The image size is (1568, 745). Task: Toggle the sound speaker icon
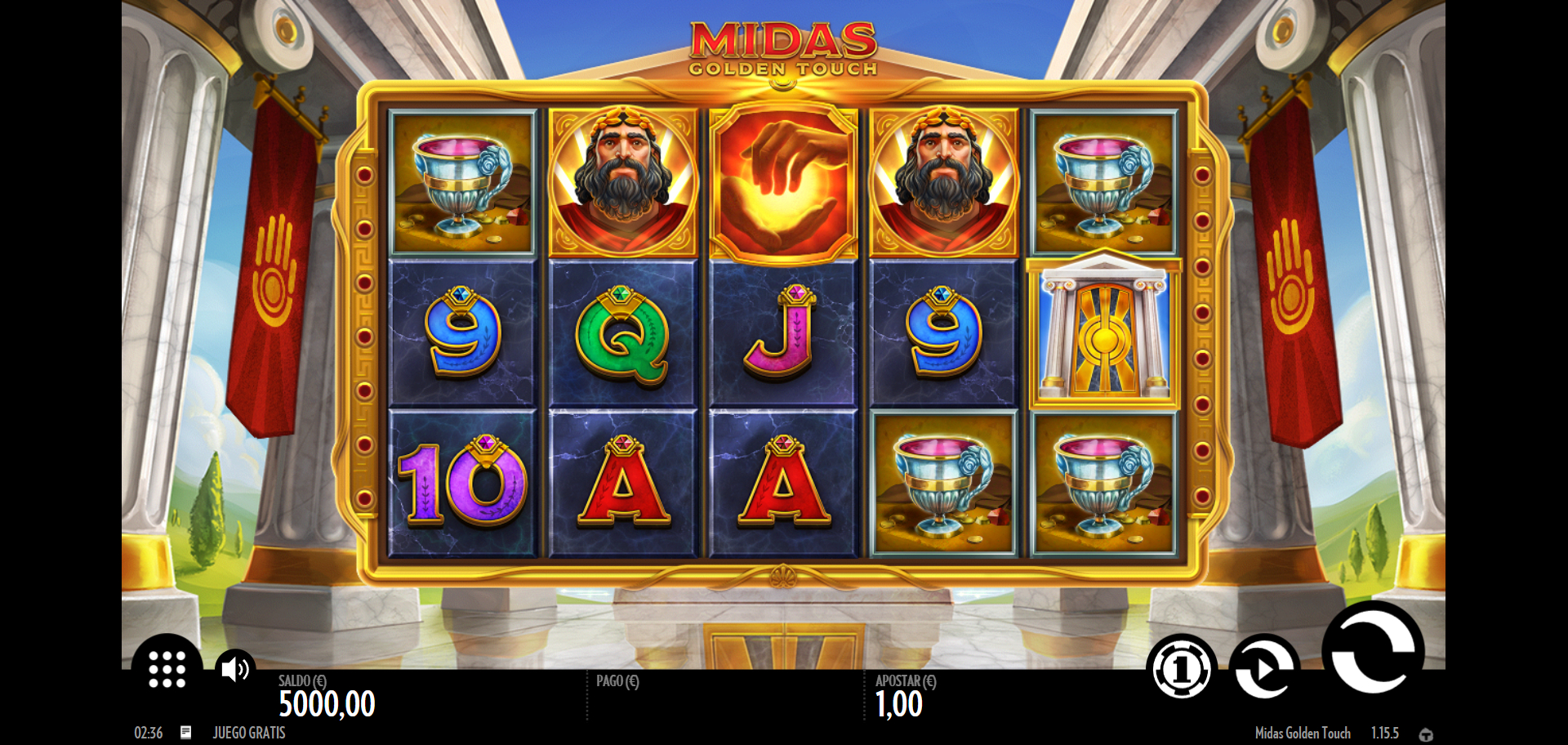coord(234,669)
